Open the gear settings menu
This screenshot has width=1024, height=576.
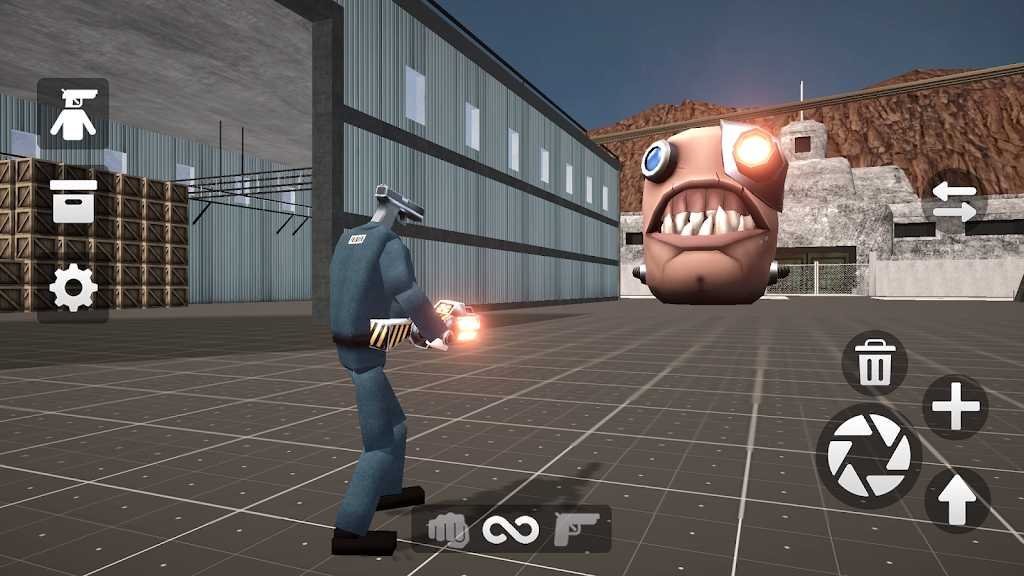click(x=73, y=289)
